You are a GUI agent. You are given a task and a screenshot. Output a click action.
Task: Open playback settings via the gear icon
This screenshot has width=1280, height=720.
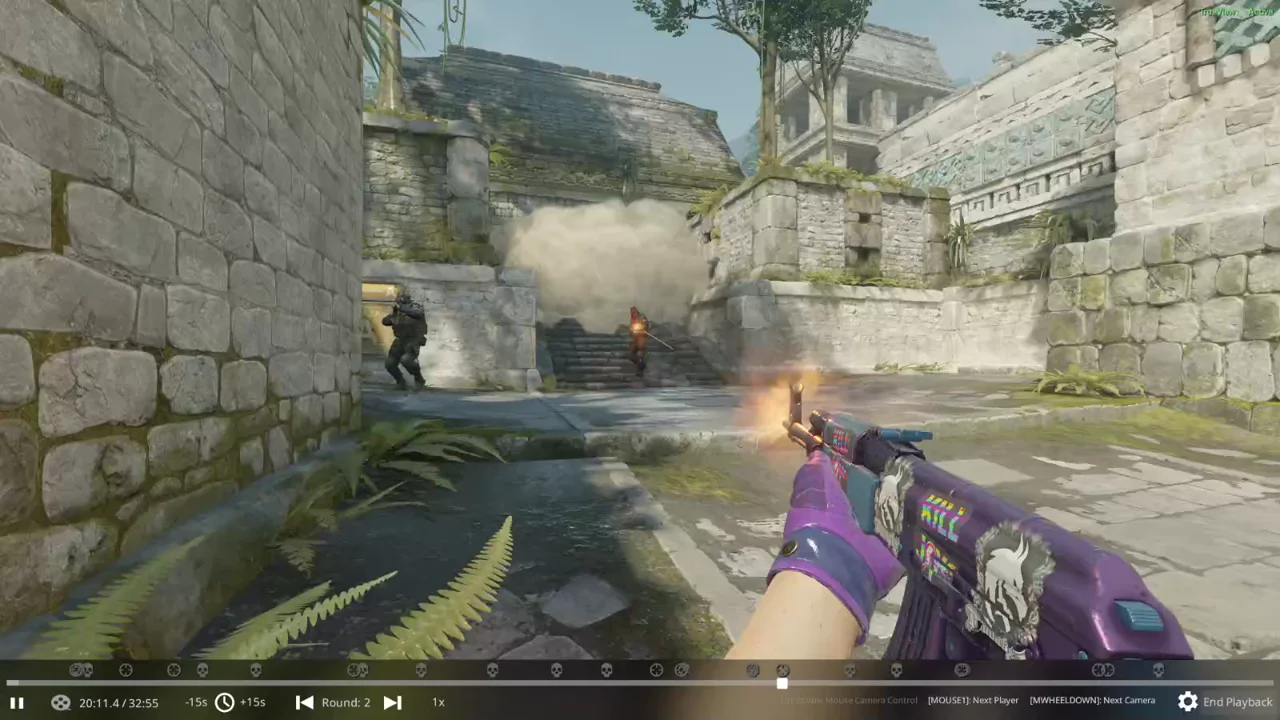tap(1188, 702)
